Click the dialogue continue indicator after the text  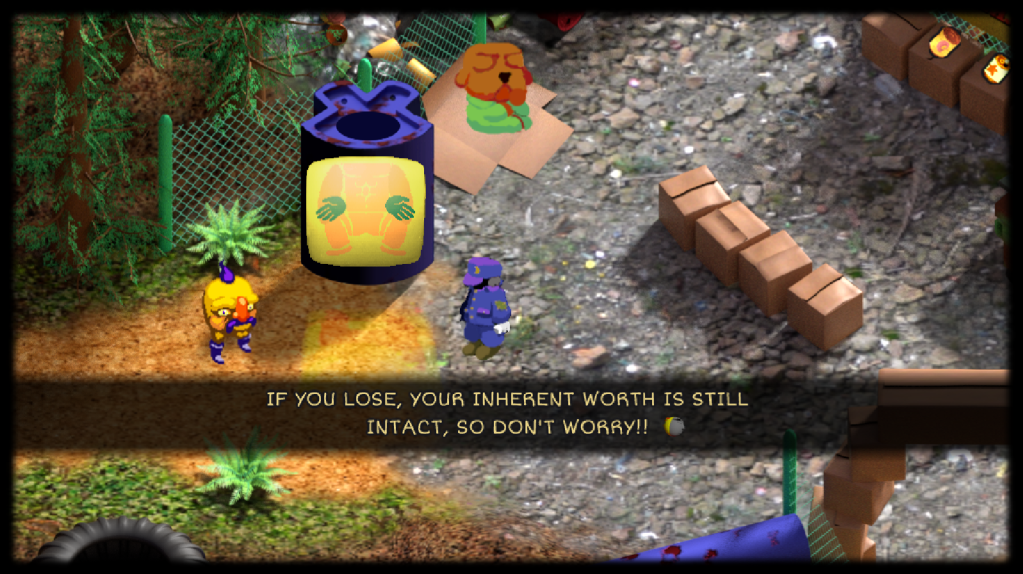[674, 427]
